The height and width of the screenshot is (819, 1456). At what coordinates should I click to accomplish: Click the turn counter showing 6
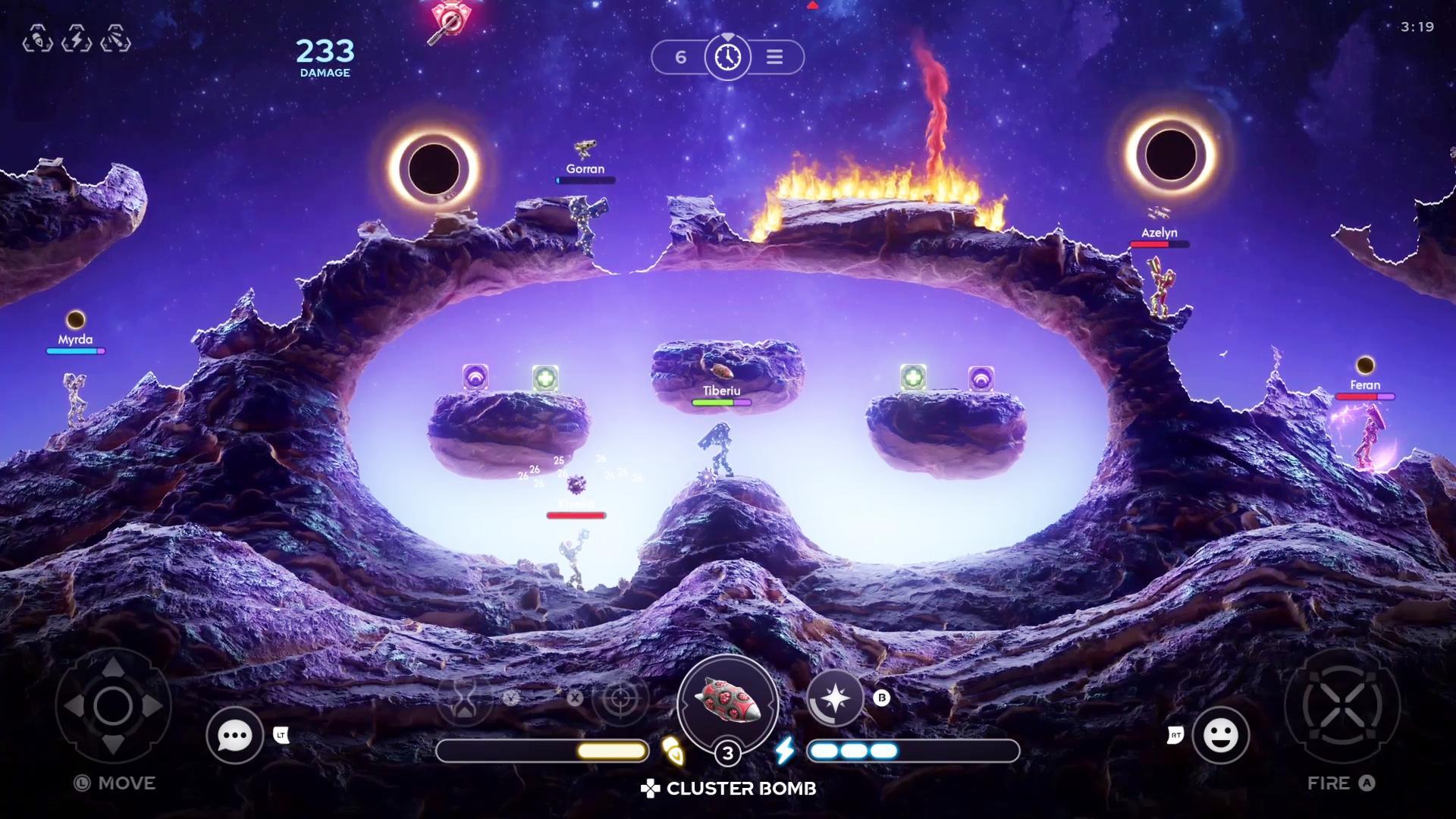click(680, 56)
